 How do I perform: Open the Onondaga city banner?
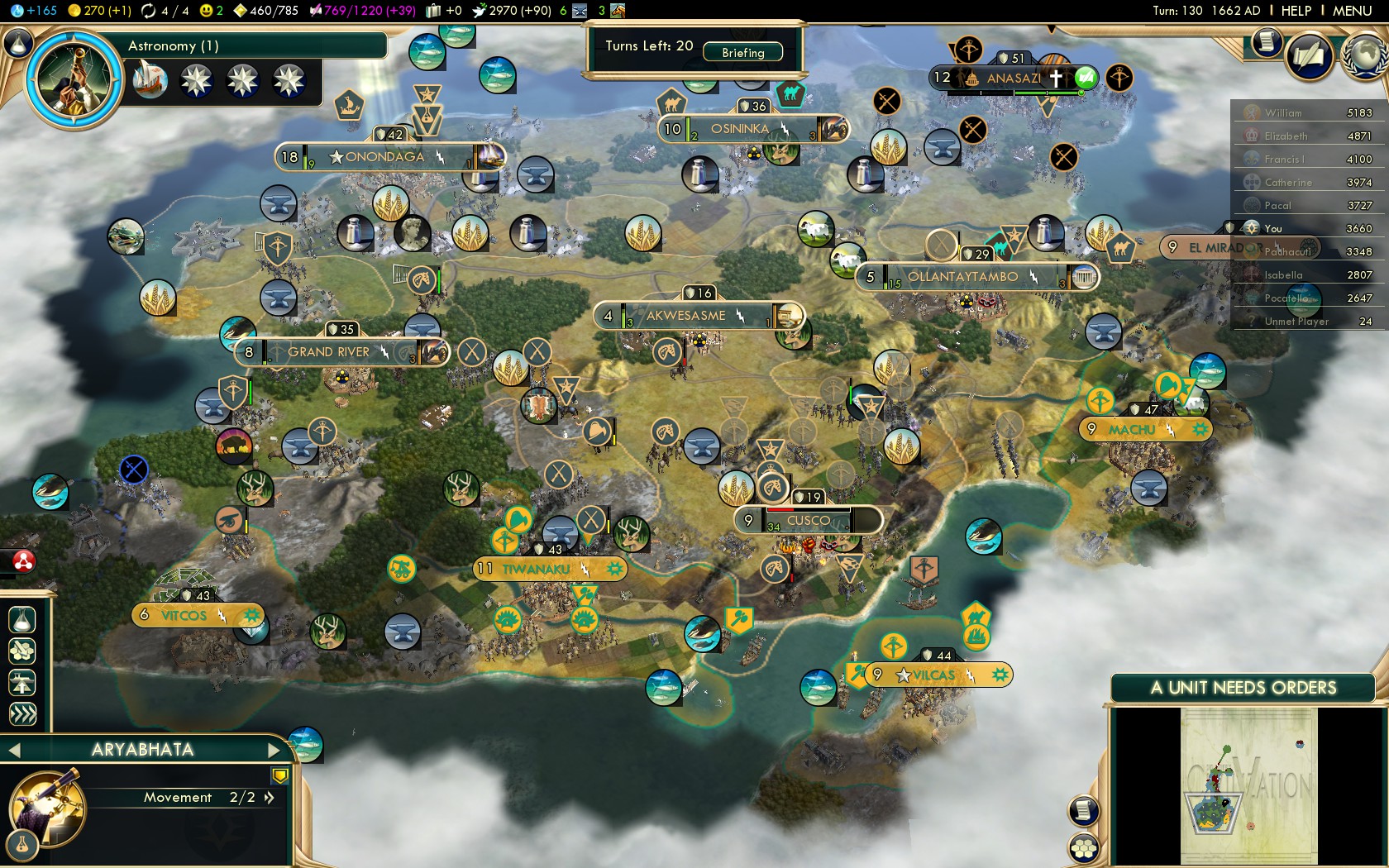(x=384, y=156)
